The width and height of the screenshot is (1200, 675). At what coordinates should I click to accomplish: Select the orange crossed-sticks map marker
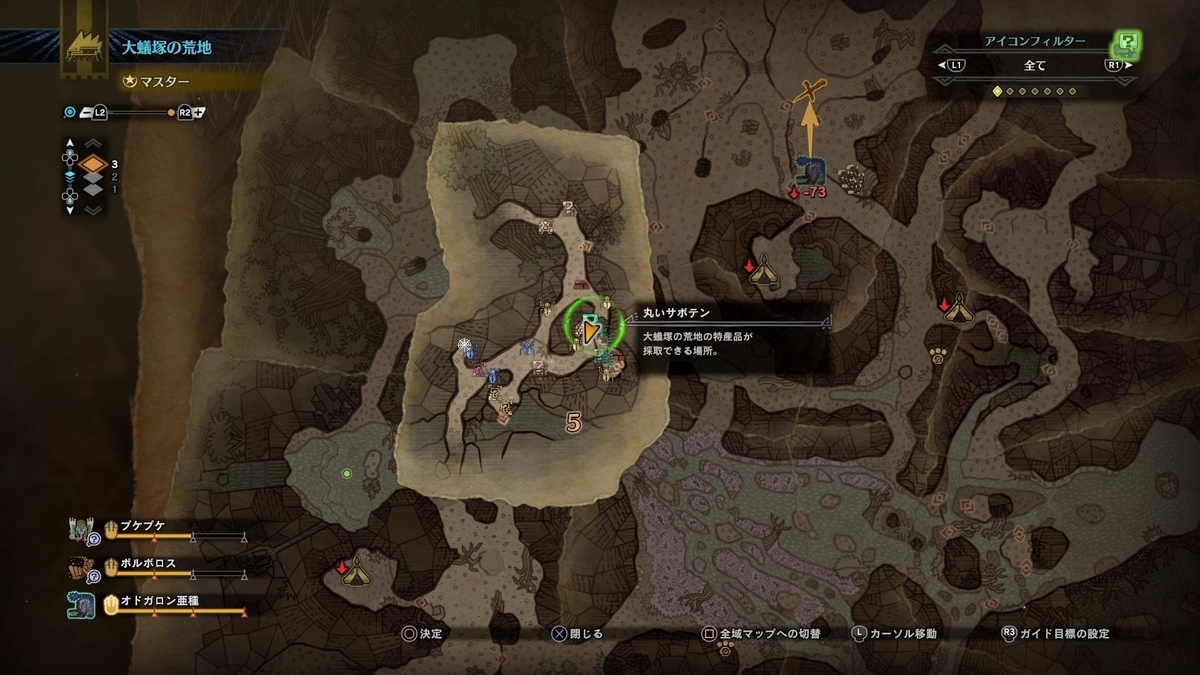point(810,91)
